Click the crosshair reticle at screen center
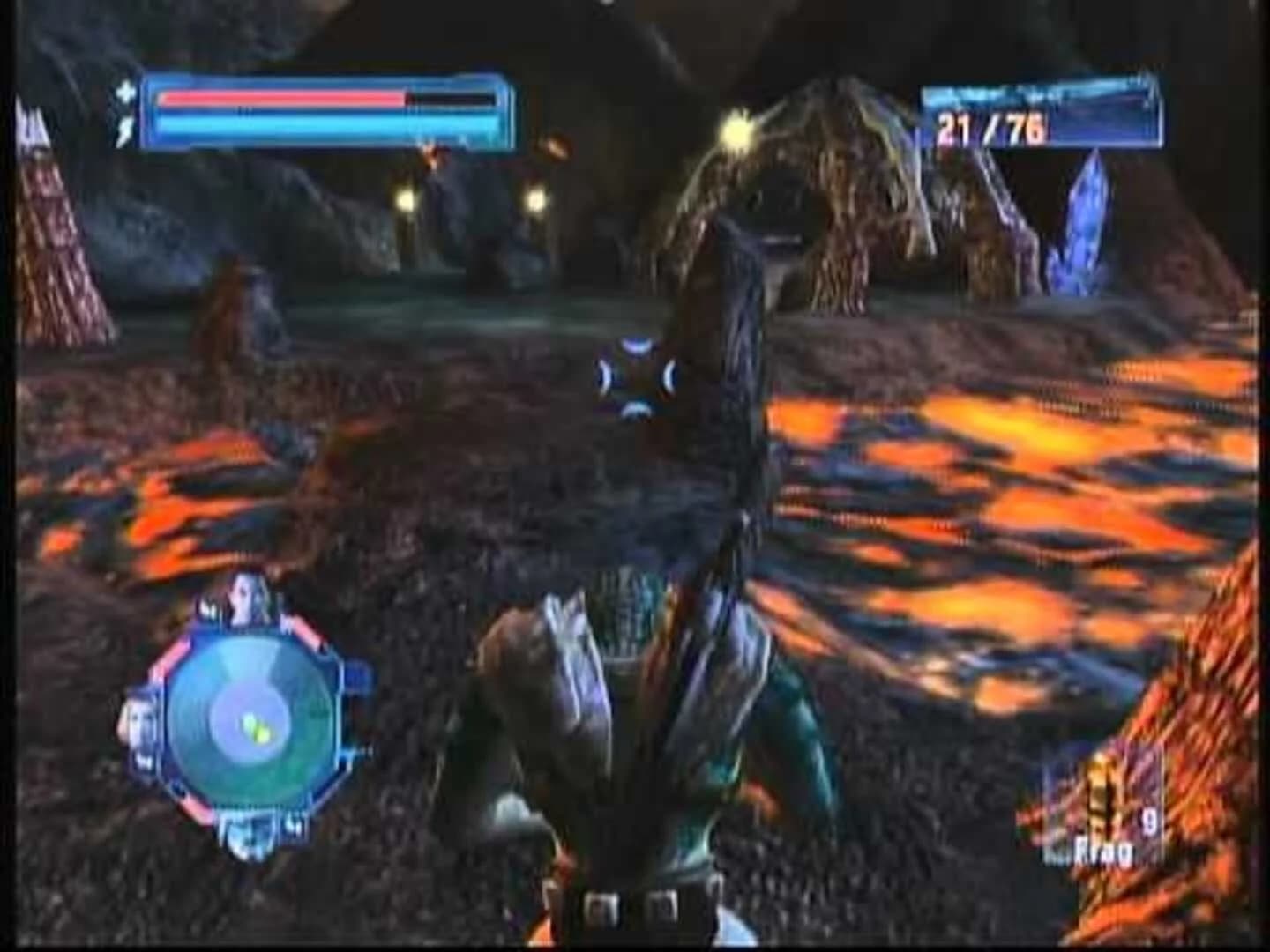Image resolution: width=1270 pixels, height=952 pixels. (x=639, y=376)
